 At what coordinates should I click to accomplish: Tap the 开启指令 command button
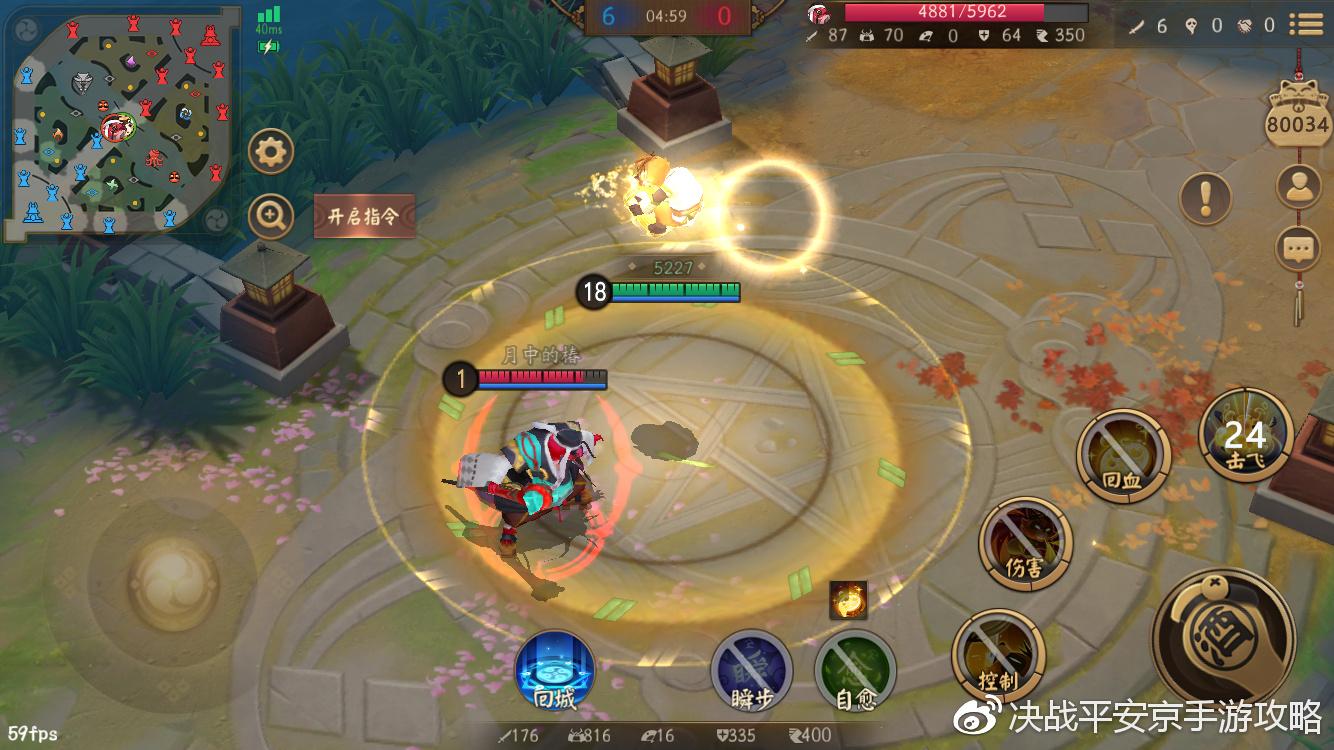click(x=364, y=216)
